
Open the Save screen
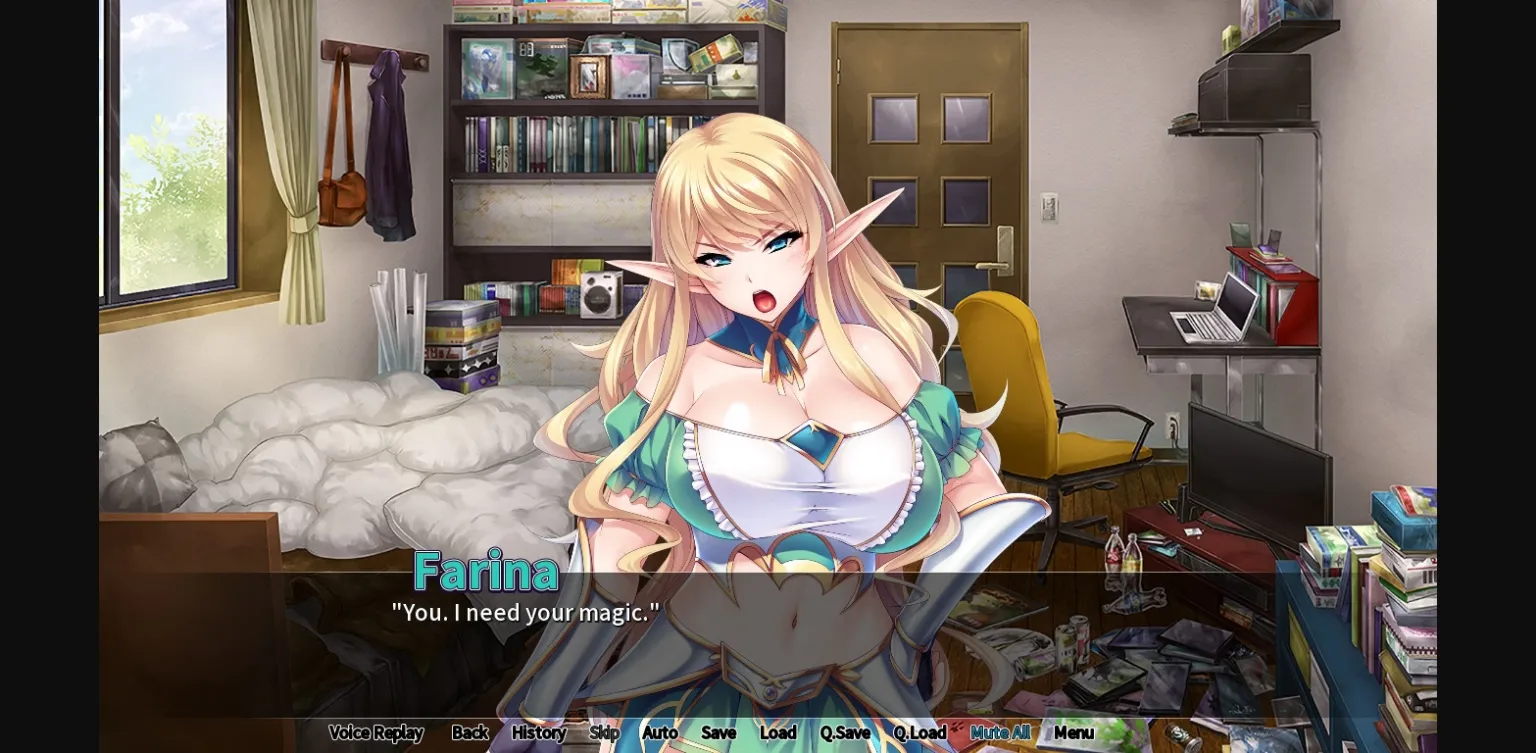(x=719, y=733)
